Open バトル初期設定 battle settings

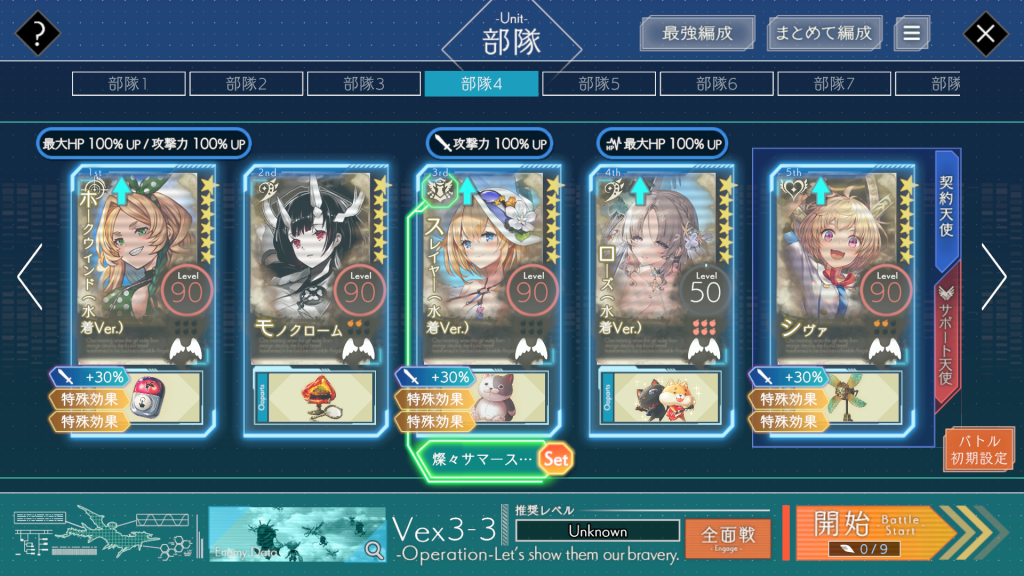click(979, 449)
